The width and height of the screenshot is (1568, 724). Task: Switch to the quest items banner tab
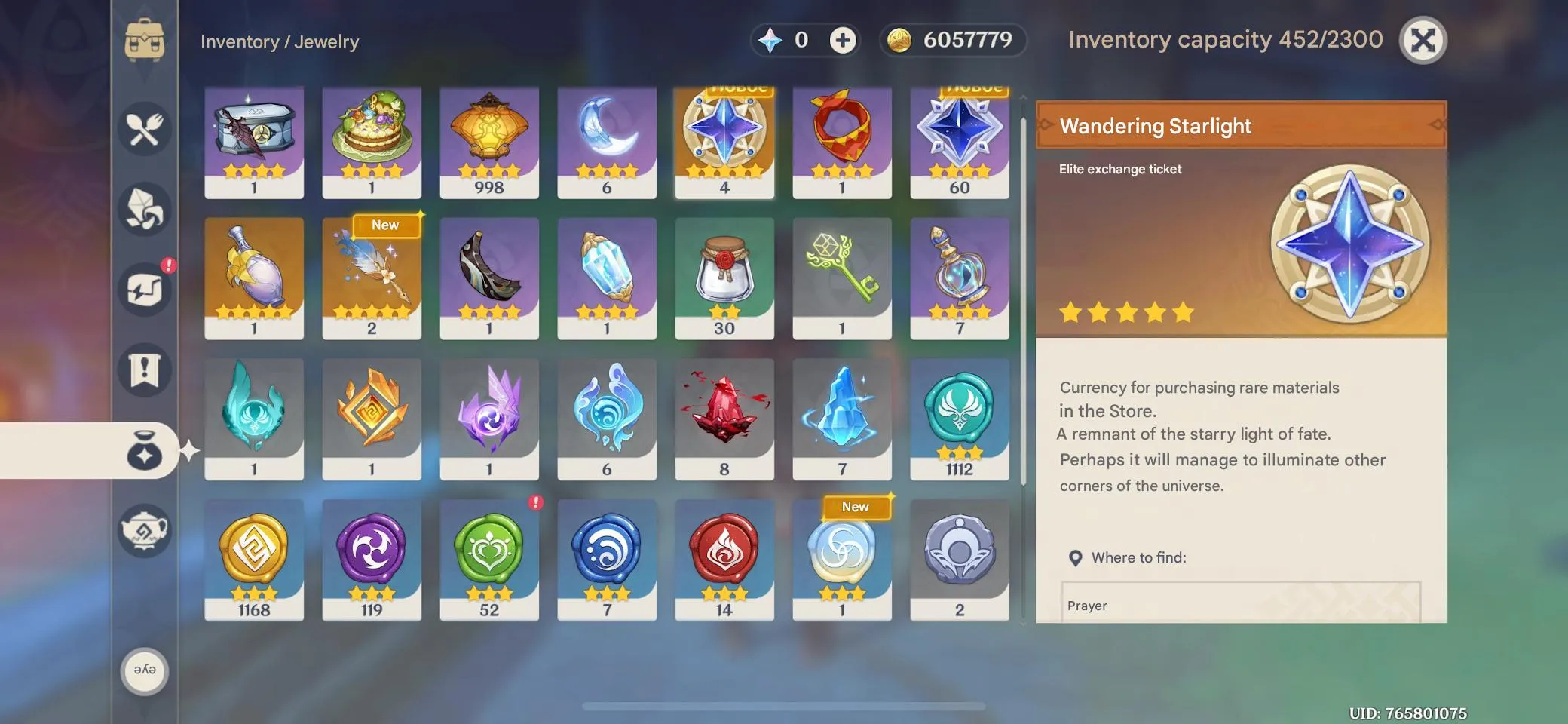tap(144, 370)
